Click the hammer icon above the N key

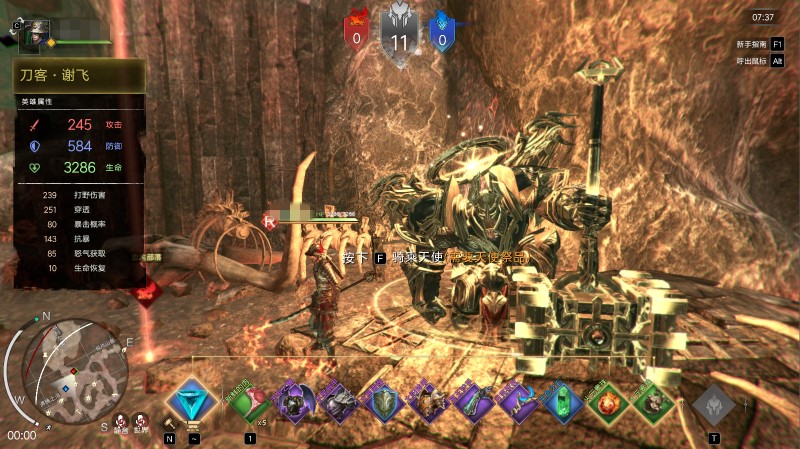(x=169, y=422)
